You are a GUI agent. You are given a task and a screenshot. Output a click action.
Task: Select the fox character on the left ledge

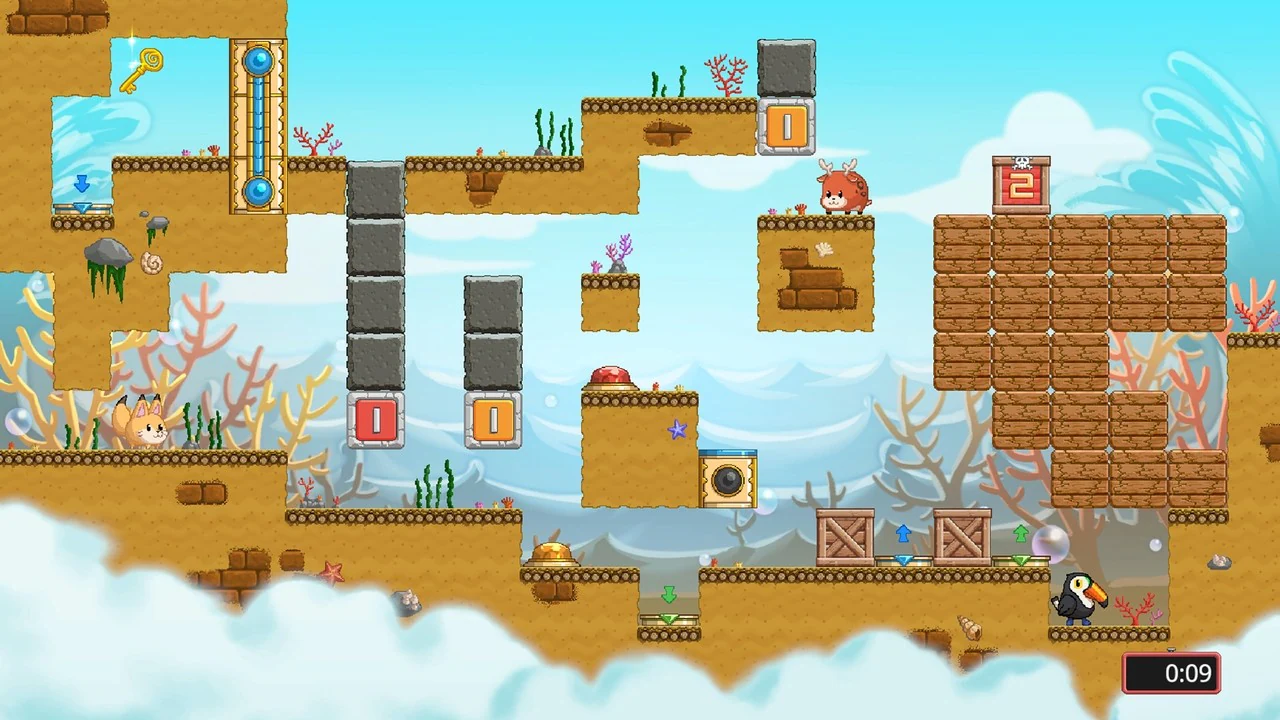(x=145, y=428)
